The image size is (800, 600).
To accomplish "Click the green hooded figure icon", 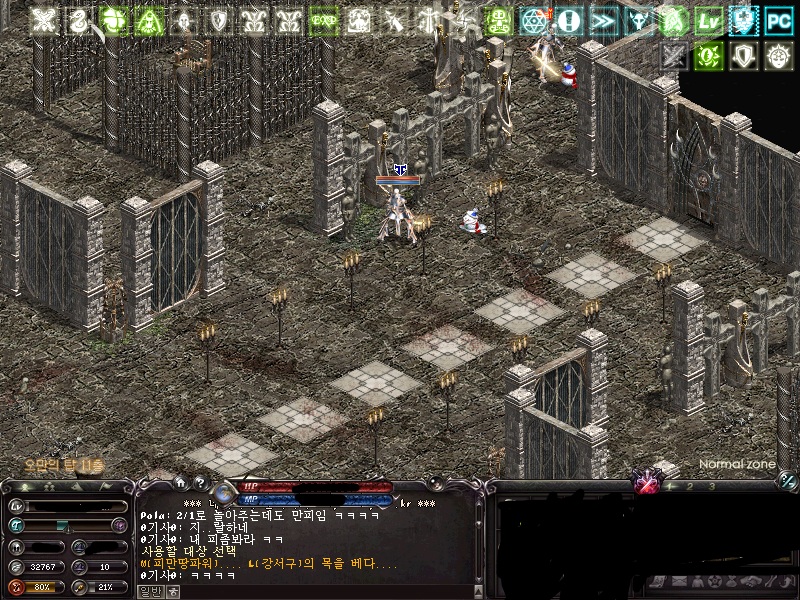I will pyautogui.click(x=150, y=21).
